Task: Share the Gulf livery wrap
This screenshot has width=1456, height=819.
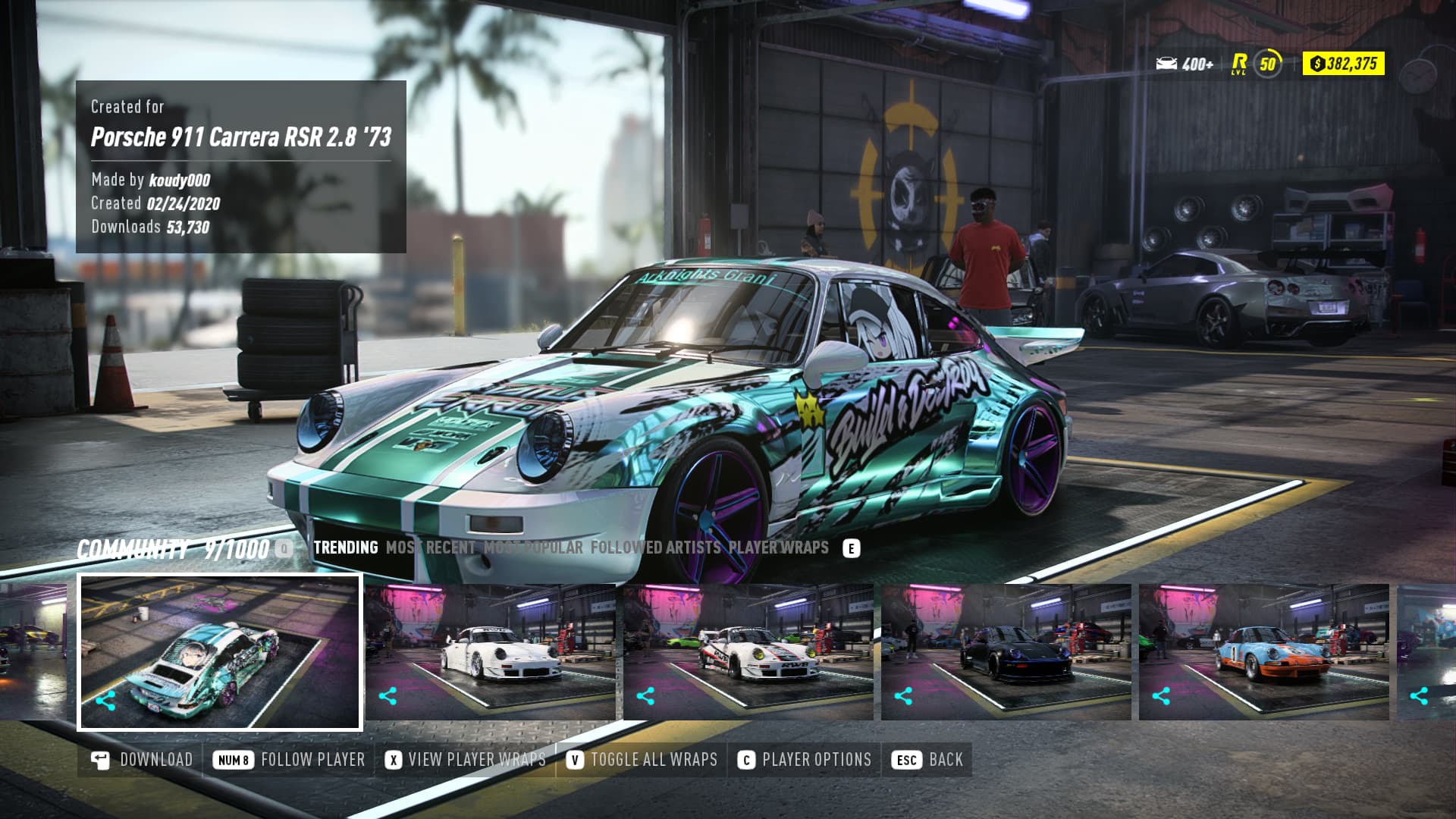Action: point(1161,696)
